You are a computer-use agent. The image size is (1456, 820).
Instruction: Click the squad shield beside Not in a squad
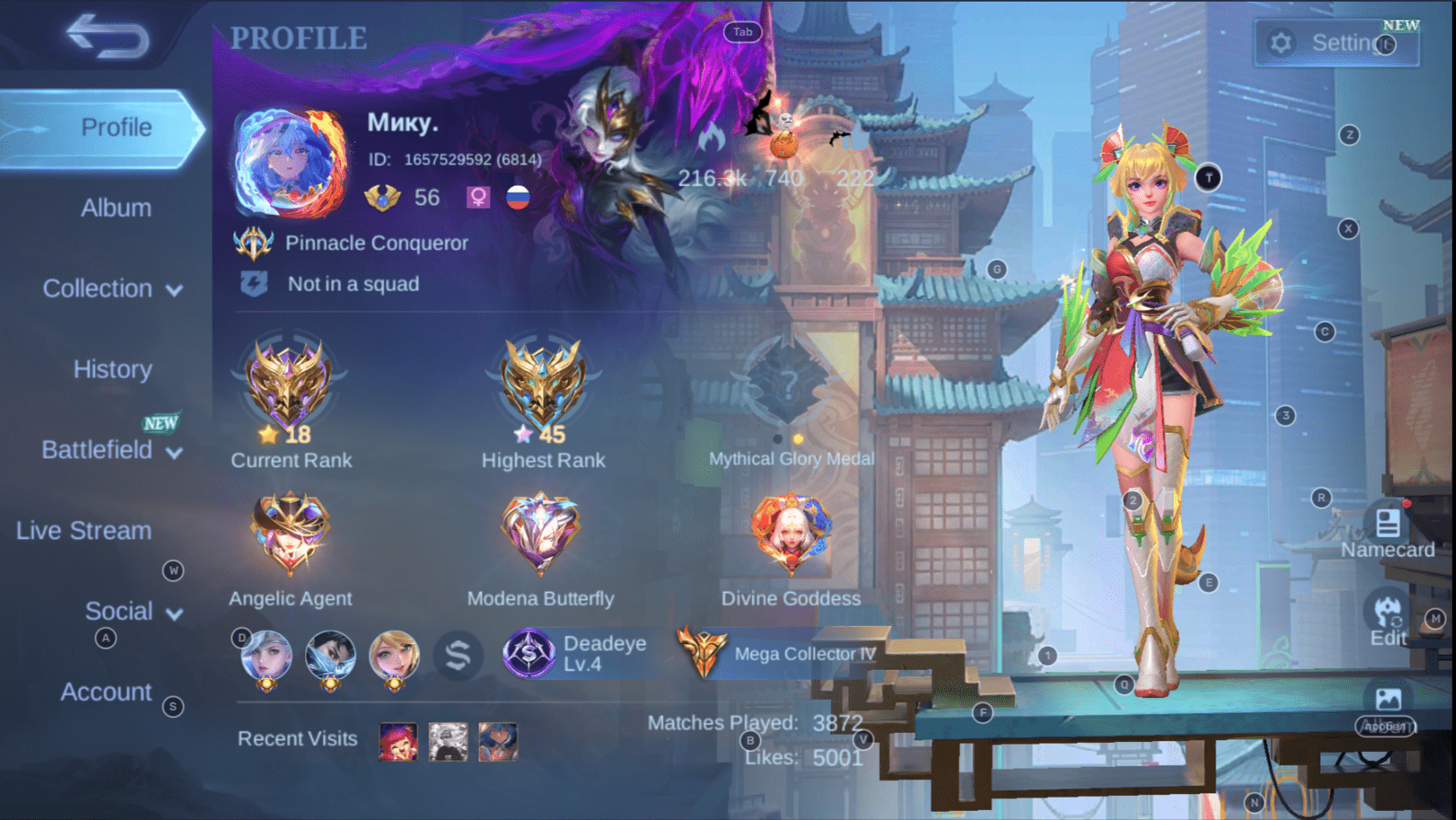(256, 284)
